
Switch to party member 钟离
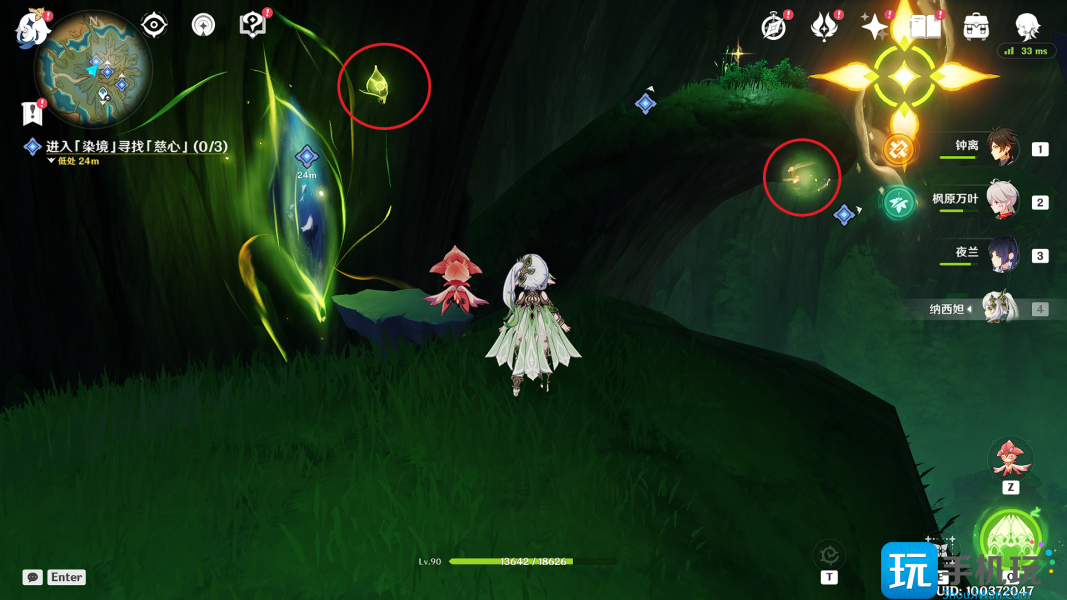(1001, 148)
